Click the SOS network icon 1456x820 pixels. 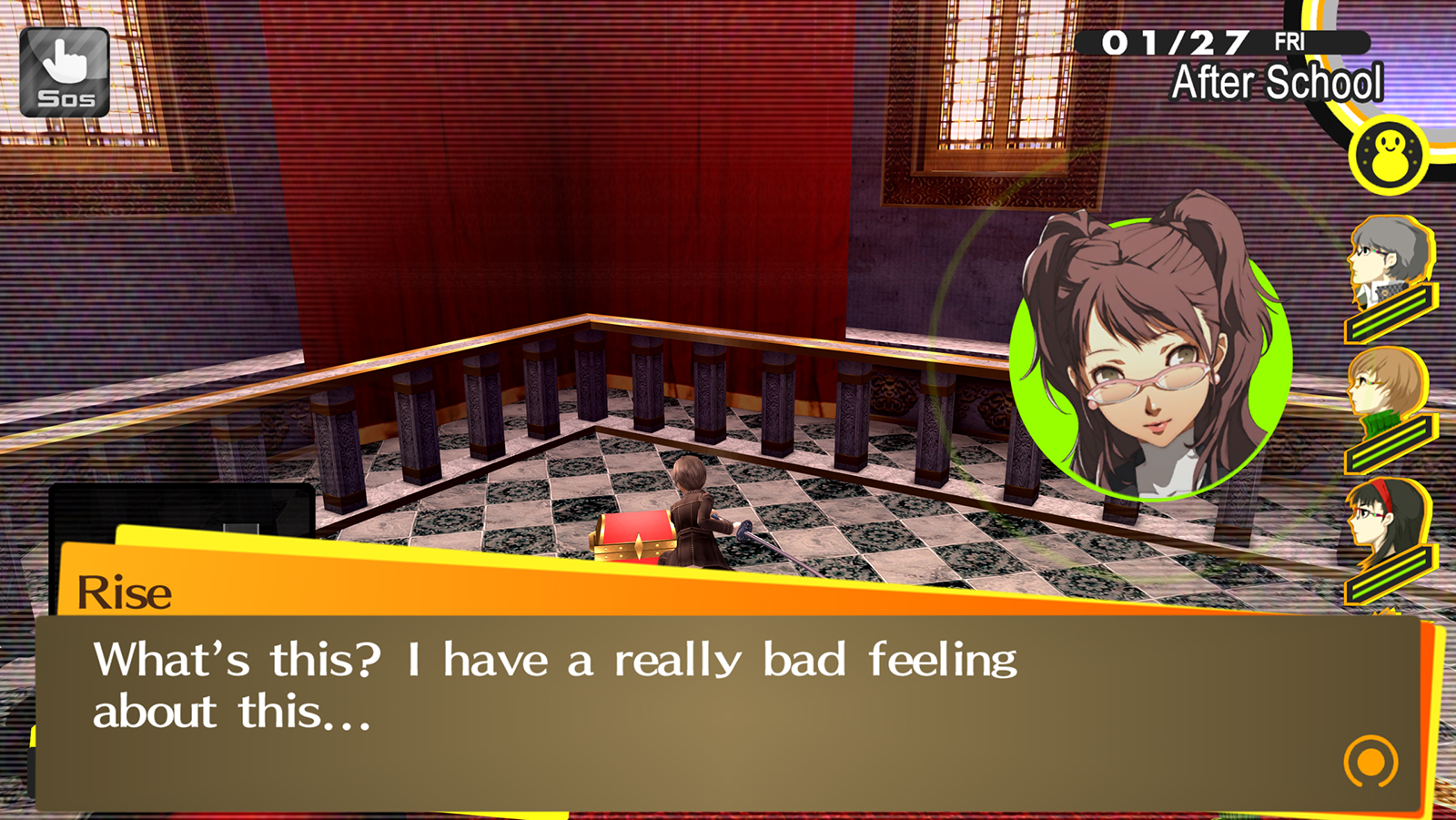(x=64, y=70)
